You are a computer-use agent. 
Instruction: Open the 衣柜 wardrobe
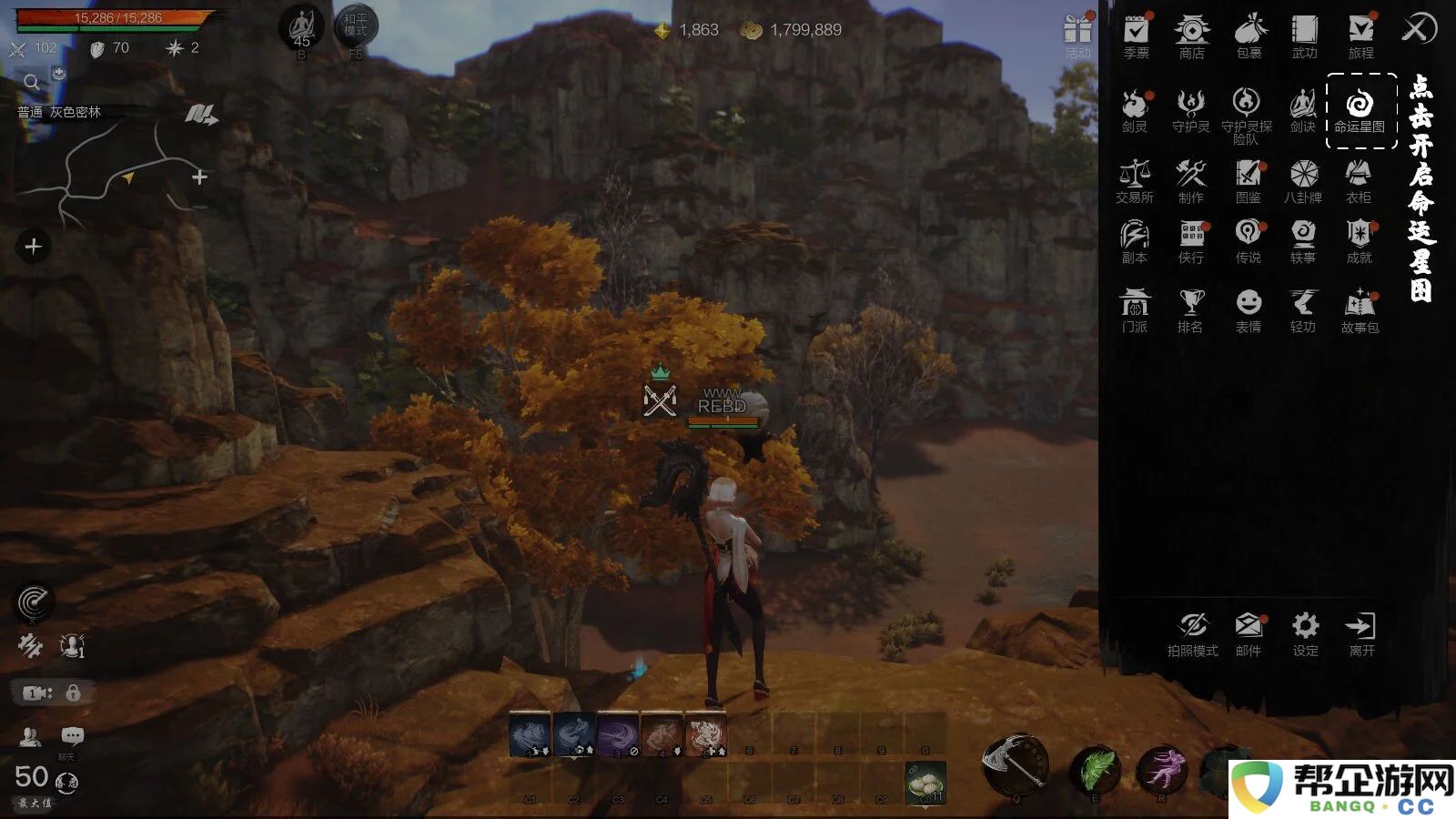1359,178
